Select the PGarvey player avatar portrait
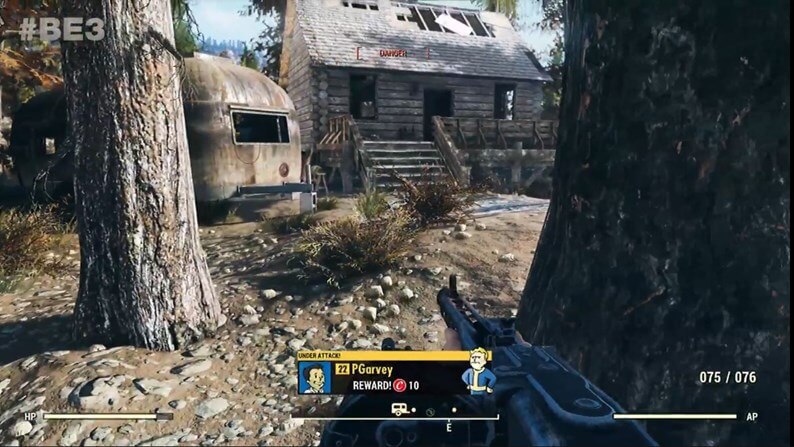 pos(314,377)
